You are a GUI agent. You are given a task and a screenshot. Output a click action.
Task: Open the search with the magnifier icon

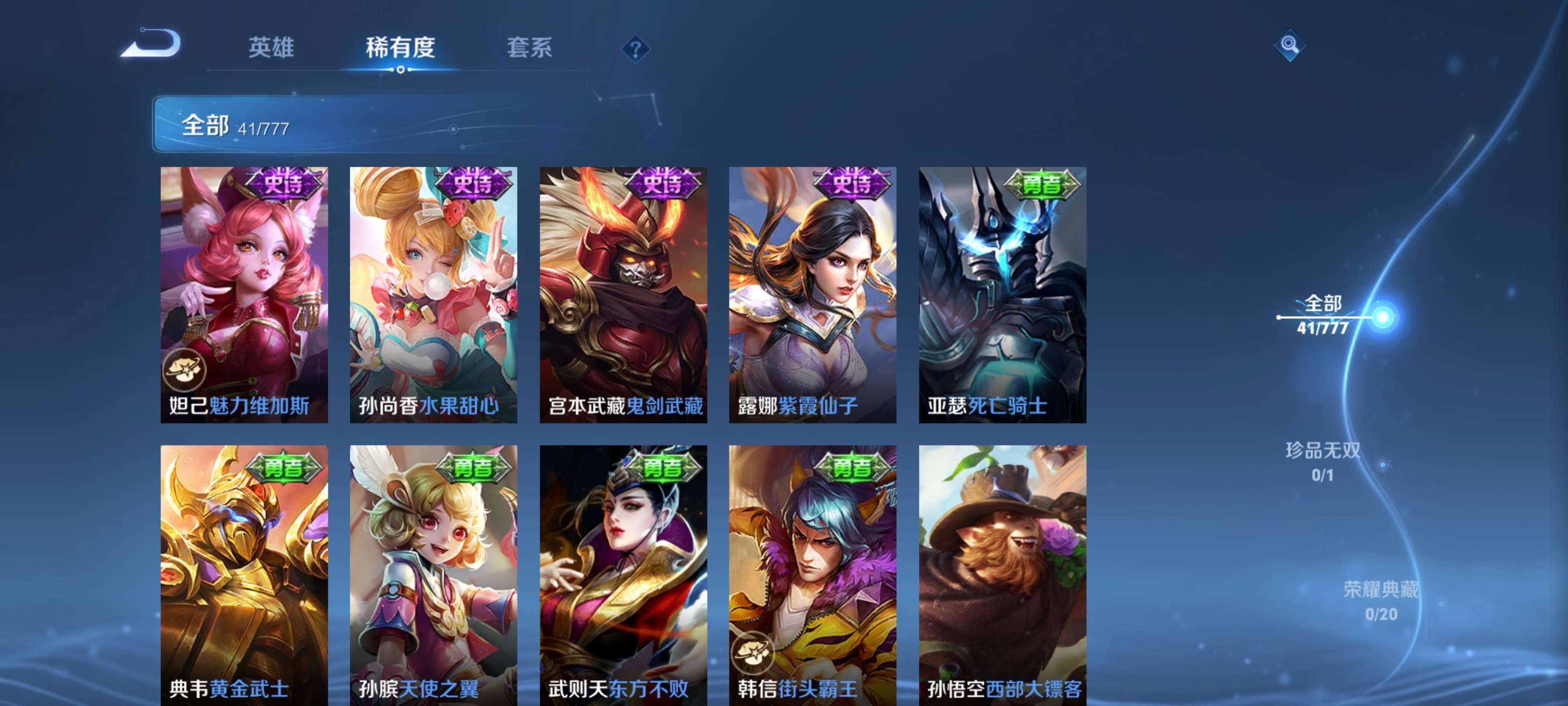1289,46
